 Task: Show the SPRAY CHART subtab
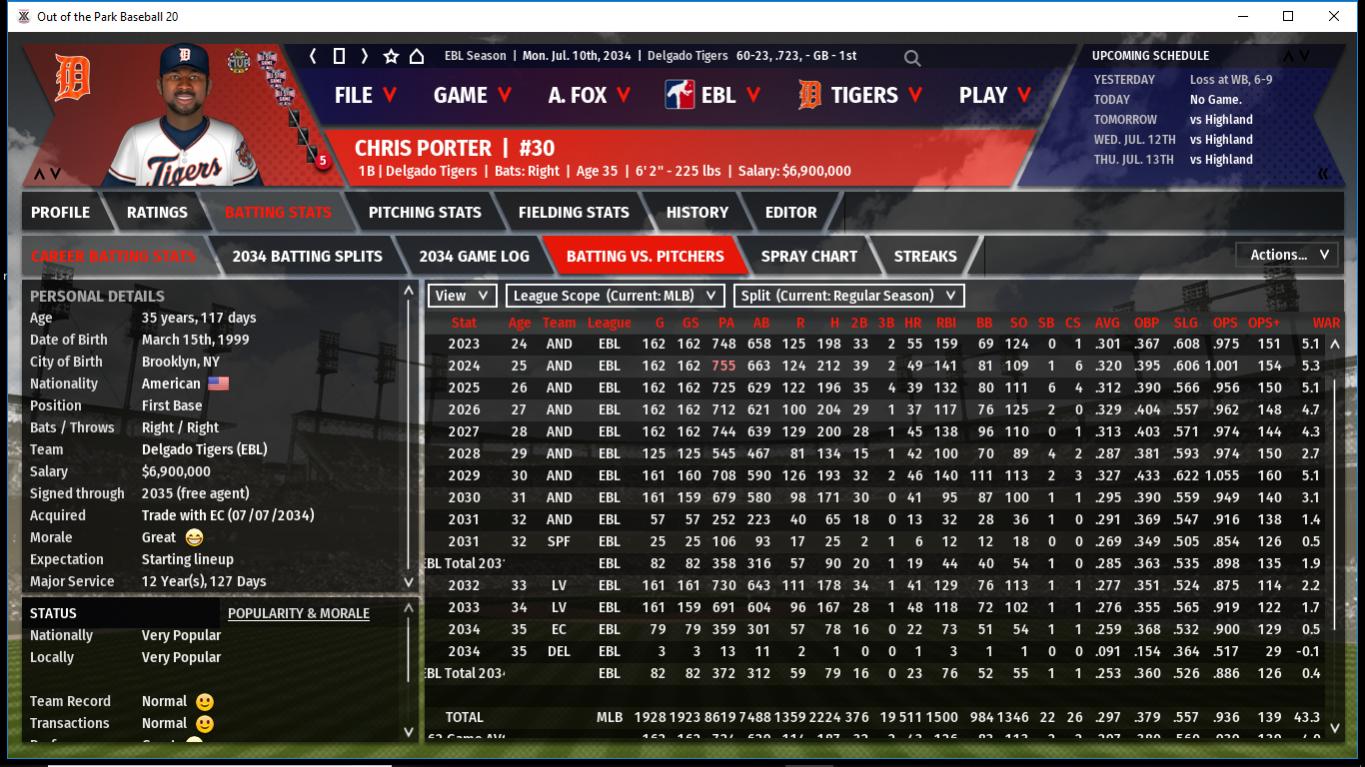809,256
